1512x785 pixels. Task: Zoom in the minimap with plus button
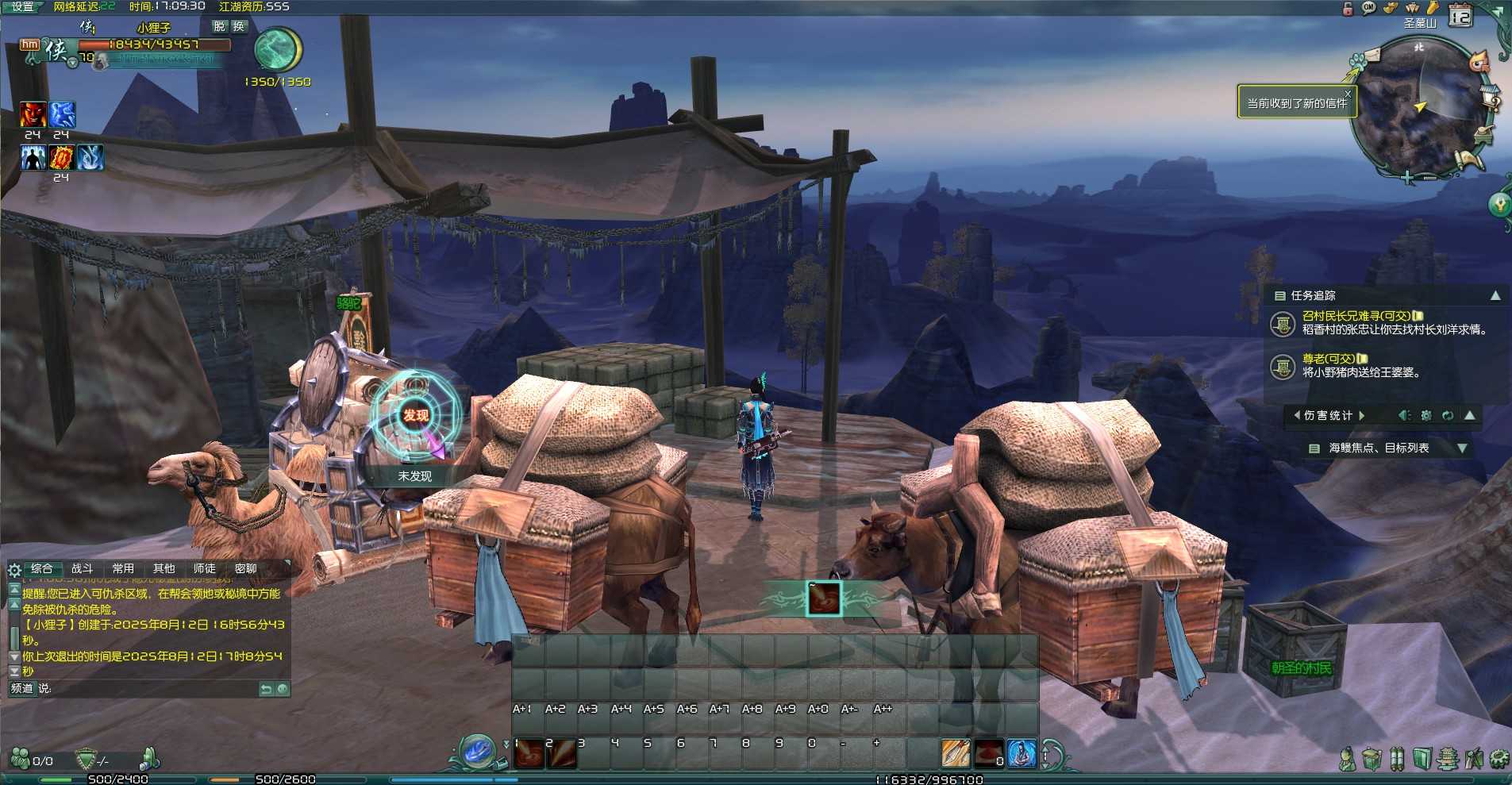pyautogui.click(x=1407, y=178)
